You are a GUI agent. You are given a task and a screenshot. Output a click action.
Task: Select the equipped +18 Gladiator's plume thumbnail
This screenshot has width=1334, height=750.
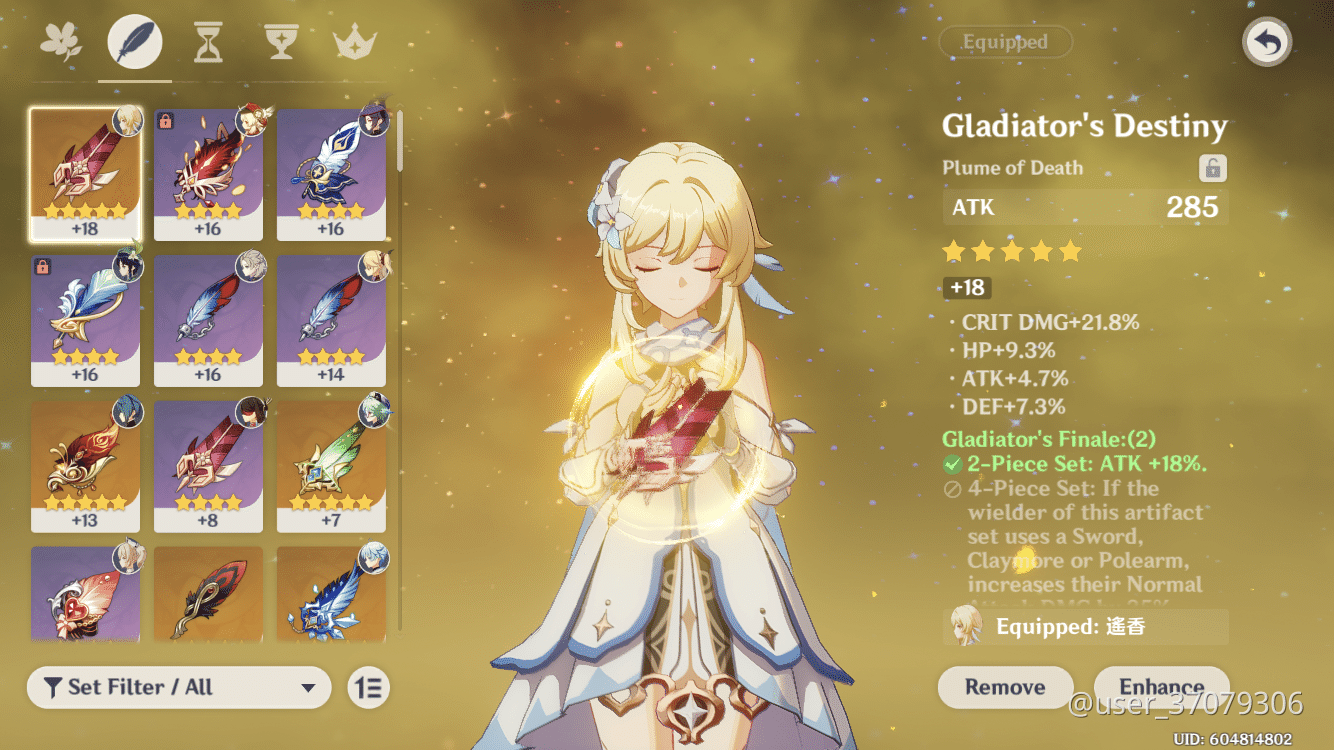pos(86,170)
